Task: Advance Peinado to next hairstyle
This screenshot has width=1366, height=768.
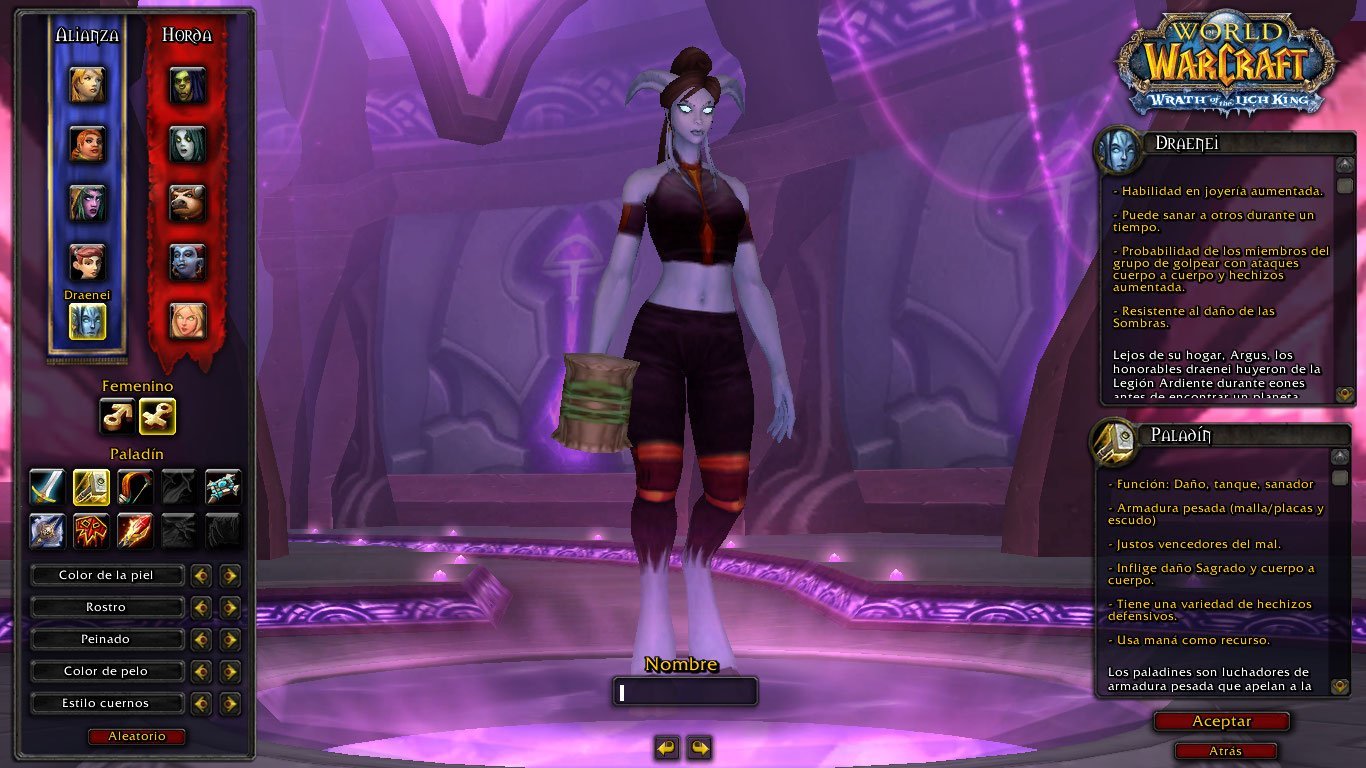Action: click(x=231, y=639)
